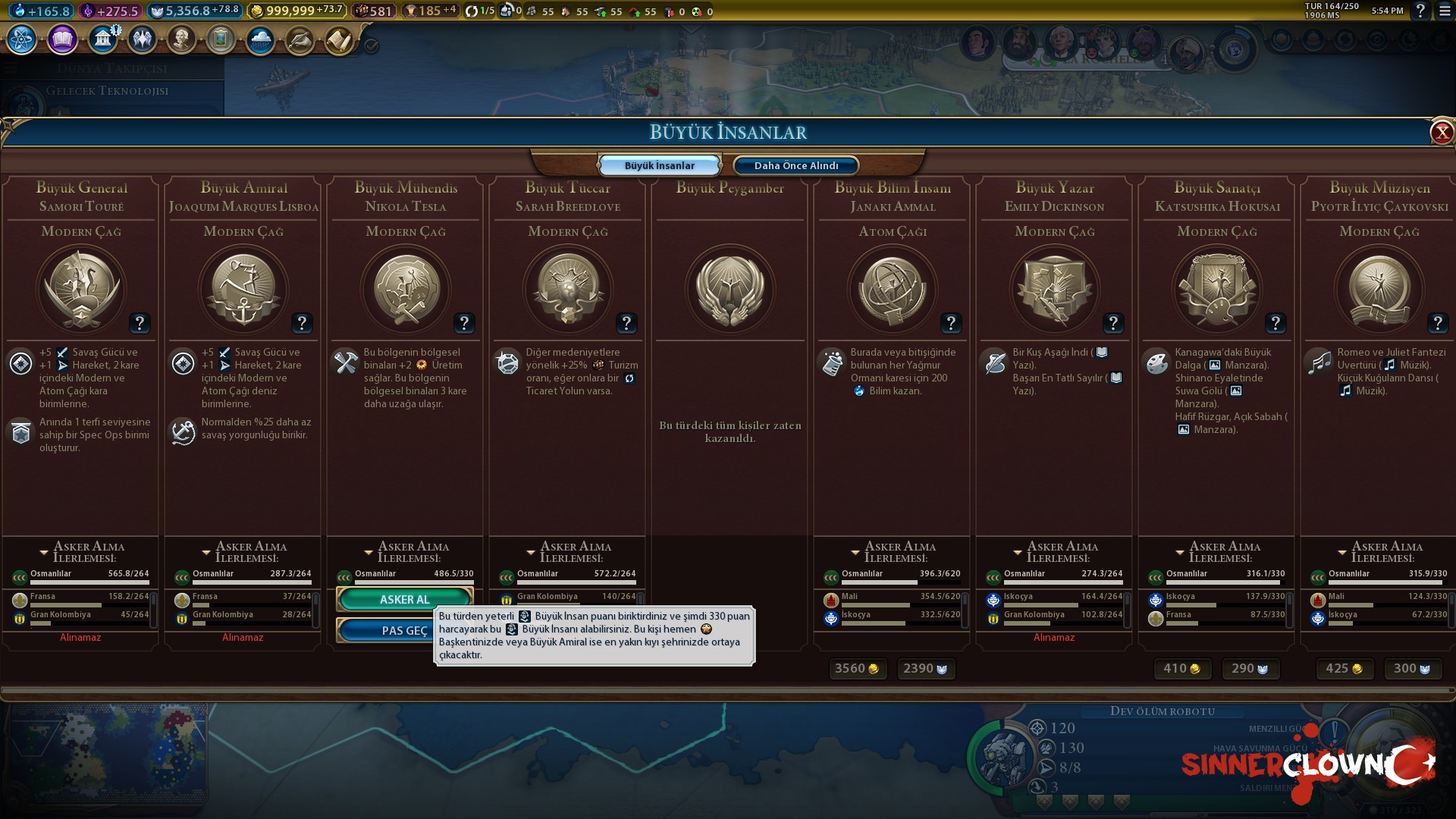Image resolution: width=1456 pixels, height=819 pixels.
Task: Switch to the Daha Önce Alındı tab
Action: 795,165
